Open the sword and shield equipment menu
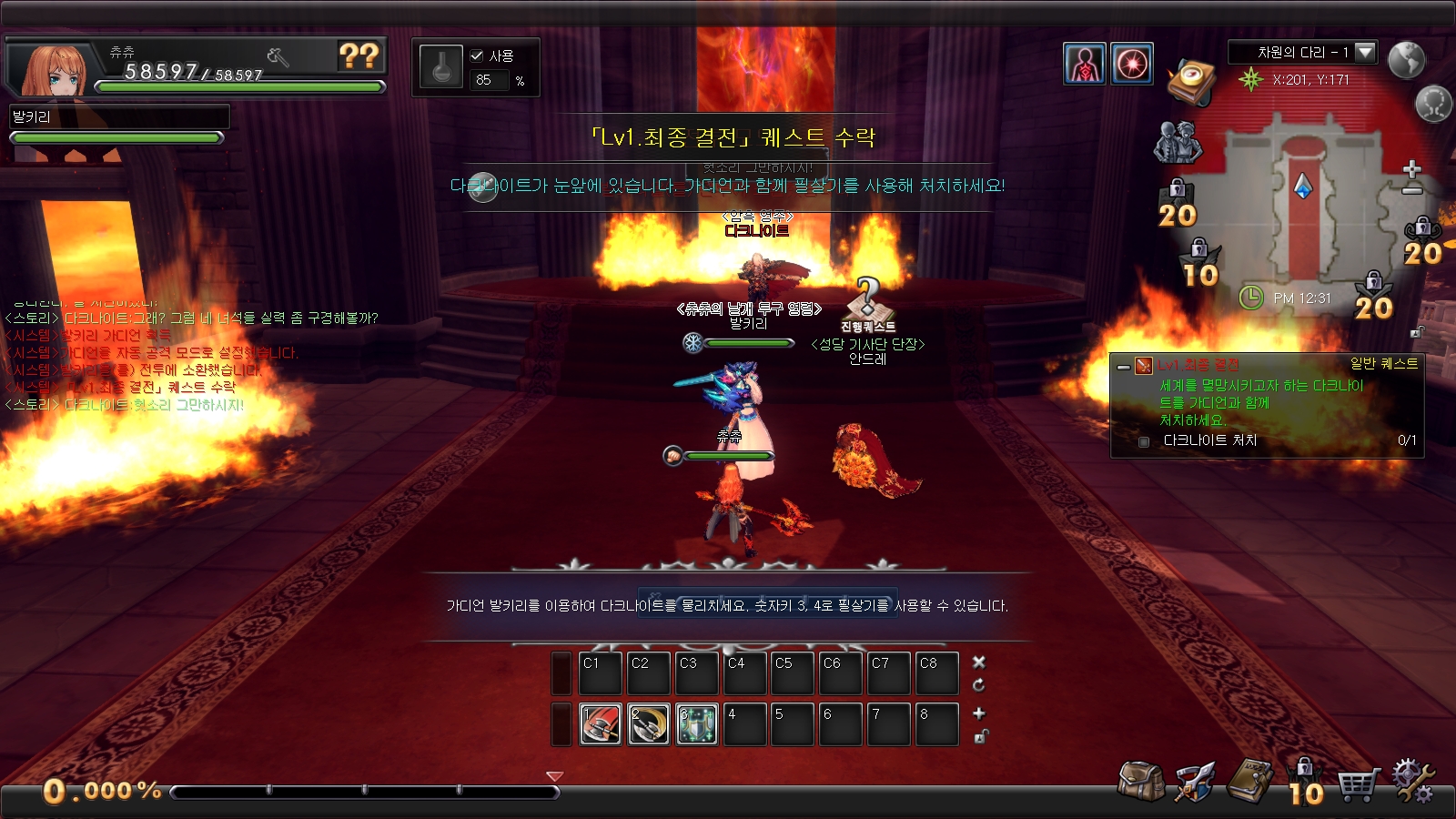This screenshot has width=1456, height=819. coord(1195,782)
